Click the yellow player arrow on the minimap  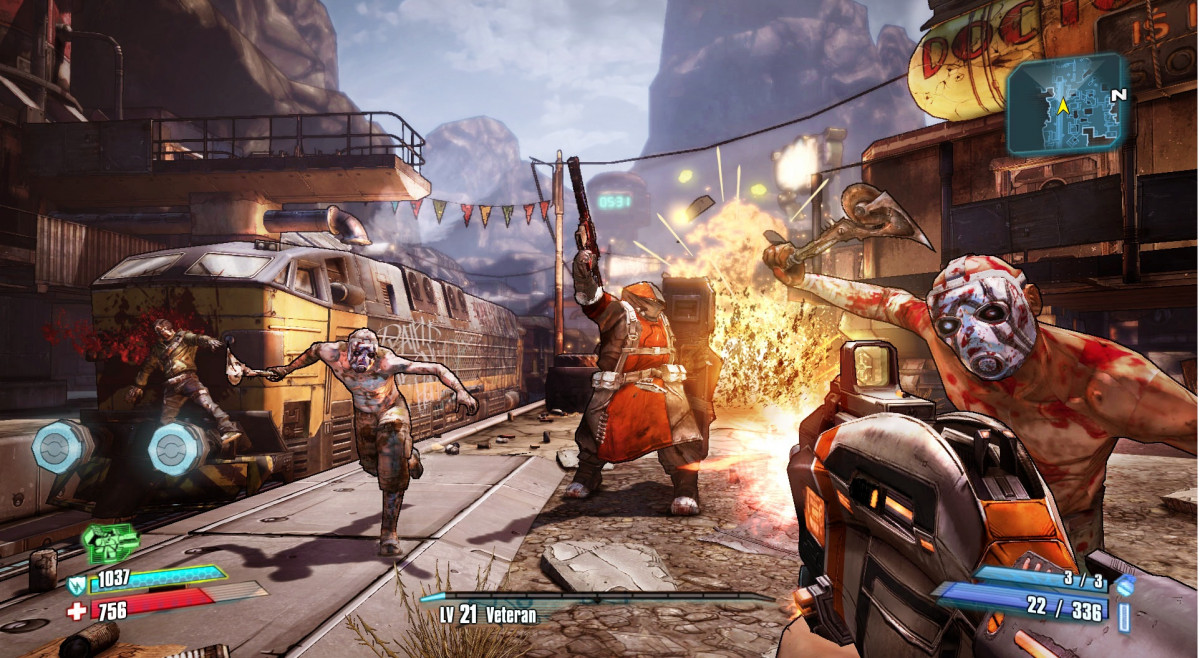(1064, 103)
